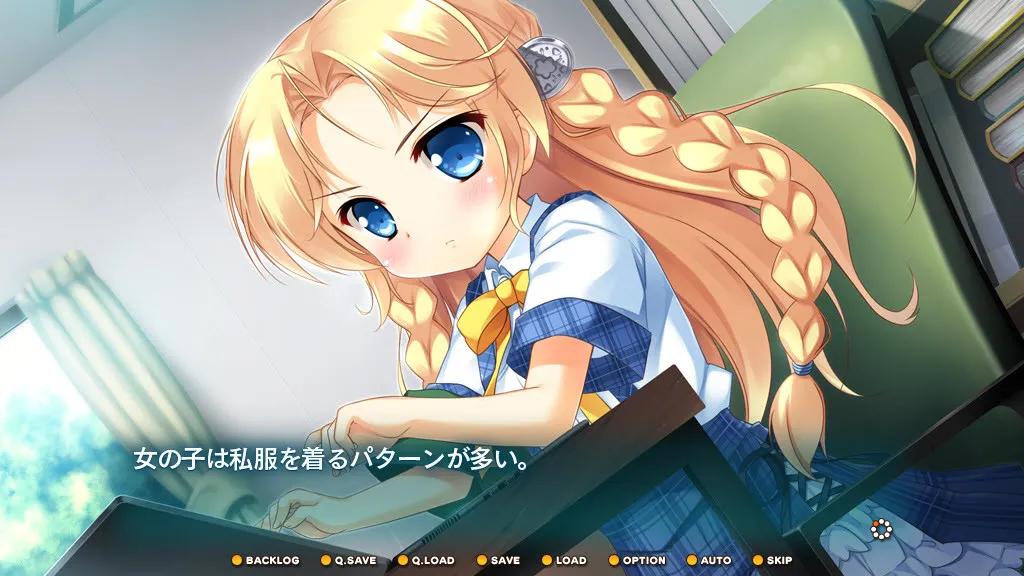Click the Q.SAVE quick save button
Viewport: 1024px width, 576px height.
(349, 561)
